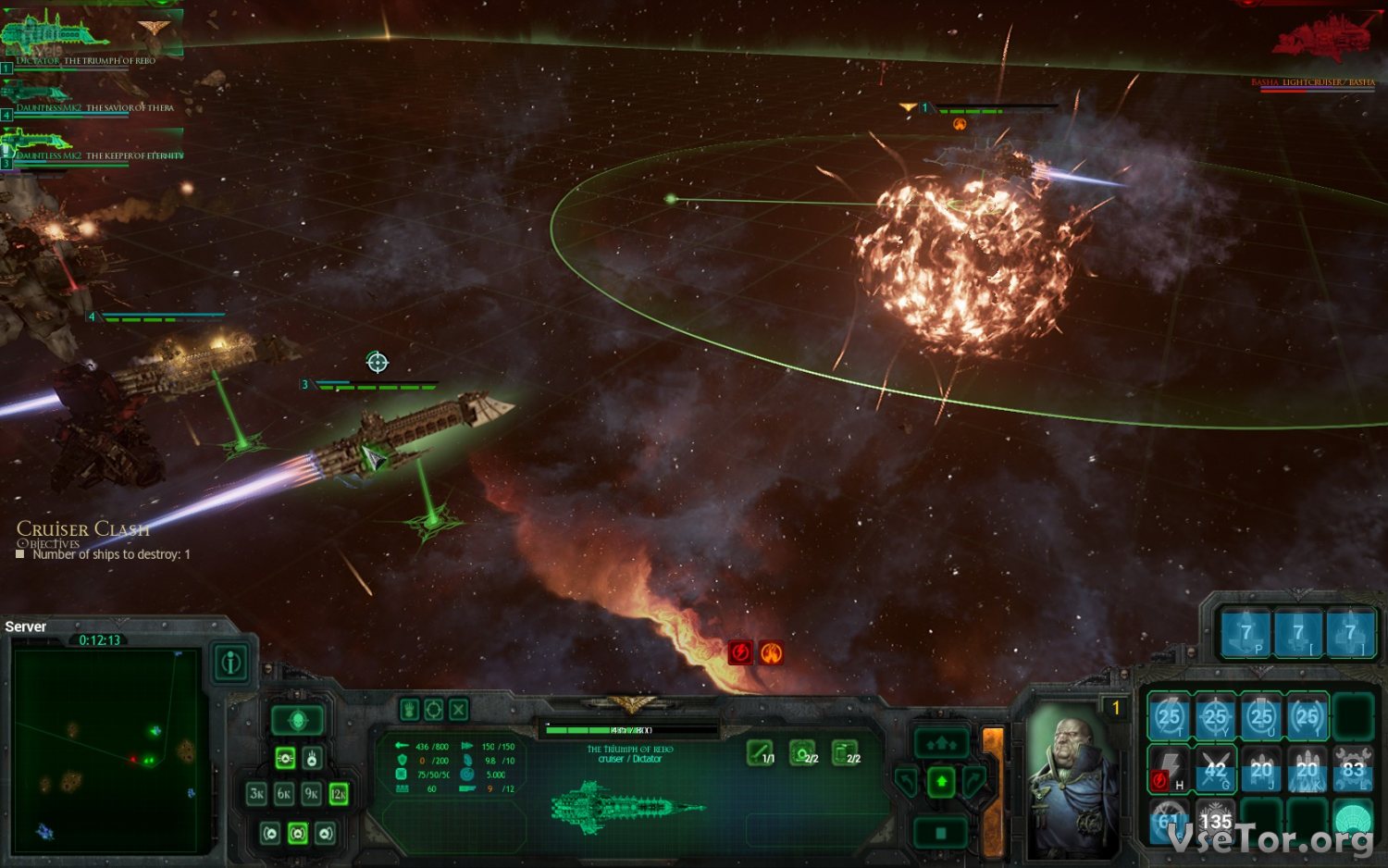
Task: Open the info panel button
Action: tap(231, 663)
